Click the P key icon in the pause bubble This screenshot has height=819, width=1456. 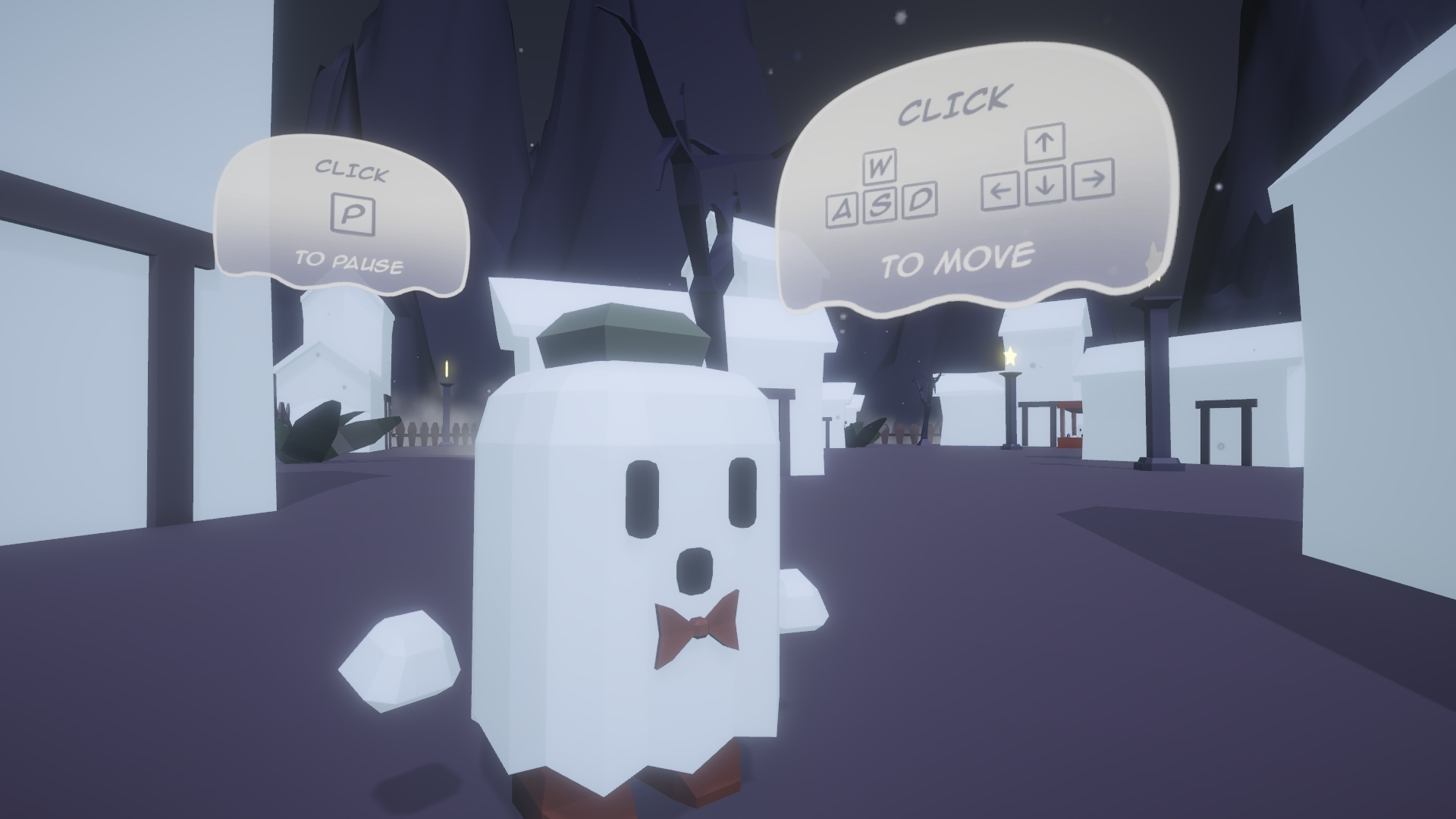pyautogui.click(x=353, y=212)
